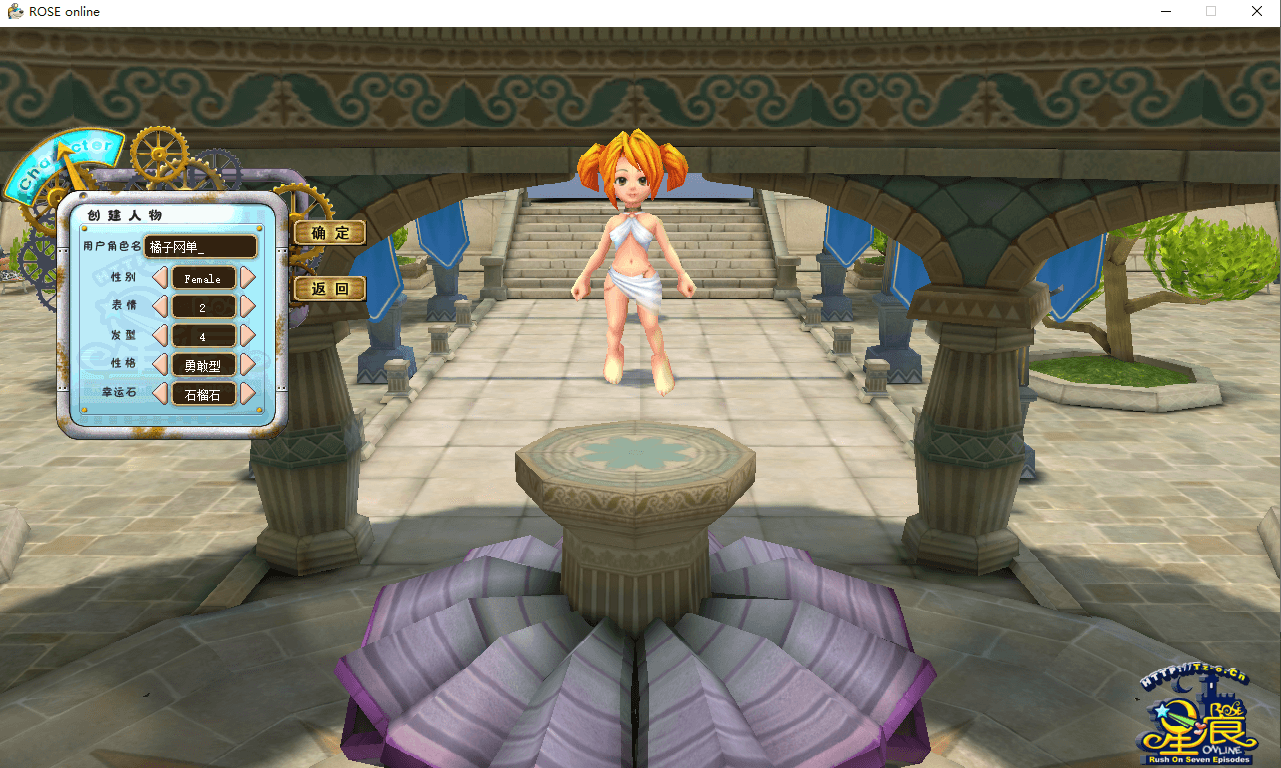Click the left arrow beside 性格 field
Viewport: 1281px width, 768px height.
160,364
